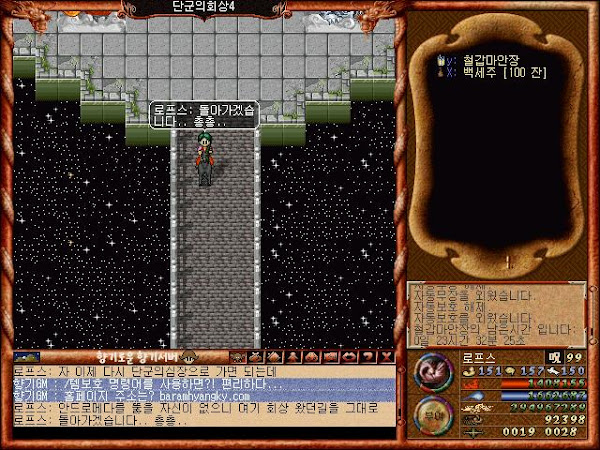
Task: Click the round dragon emblem button
Action: (433, 371)
